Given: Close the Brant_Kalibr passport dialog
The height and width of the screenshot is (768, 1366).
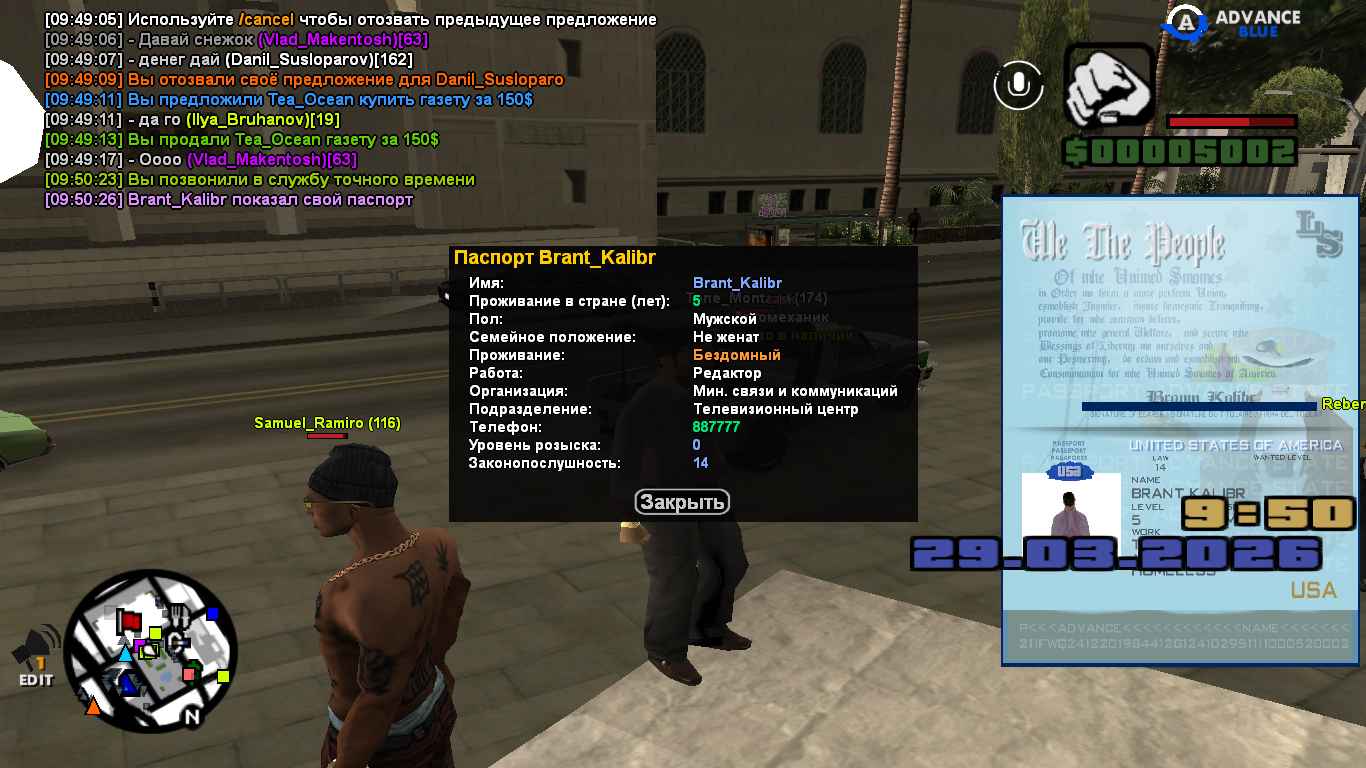Looking at the screenshot, I should (682, 502).
